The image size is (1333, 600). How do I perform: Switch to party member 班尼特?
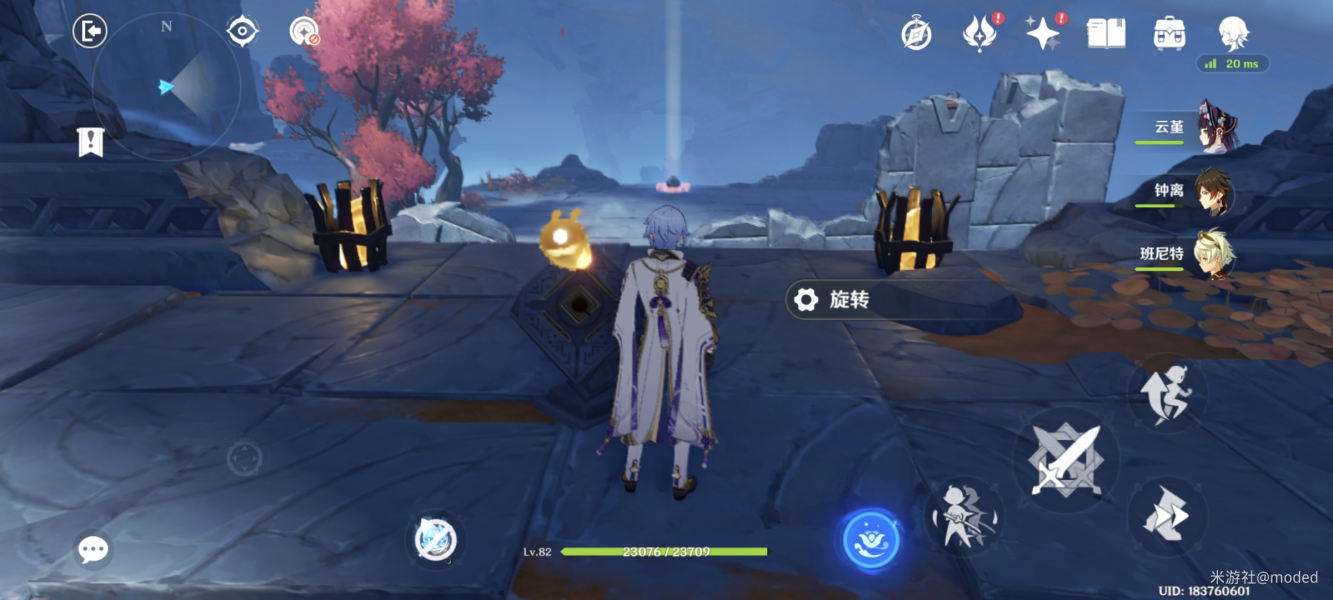pos(1214,255)
